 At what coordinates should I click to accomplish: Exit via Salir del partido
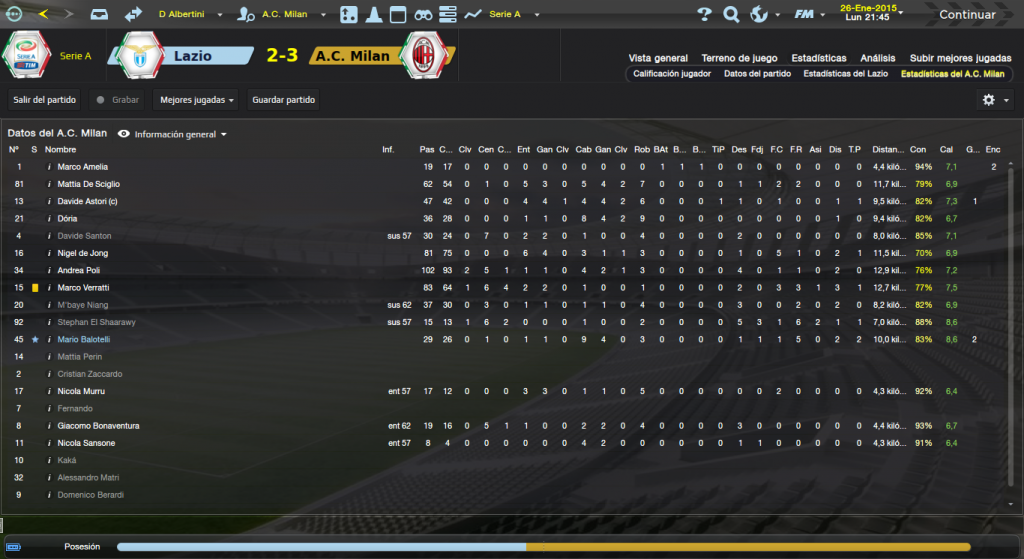click(x=45, y=99)
